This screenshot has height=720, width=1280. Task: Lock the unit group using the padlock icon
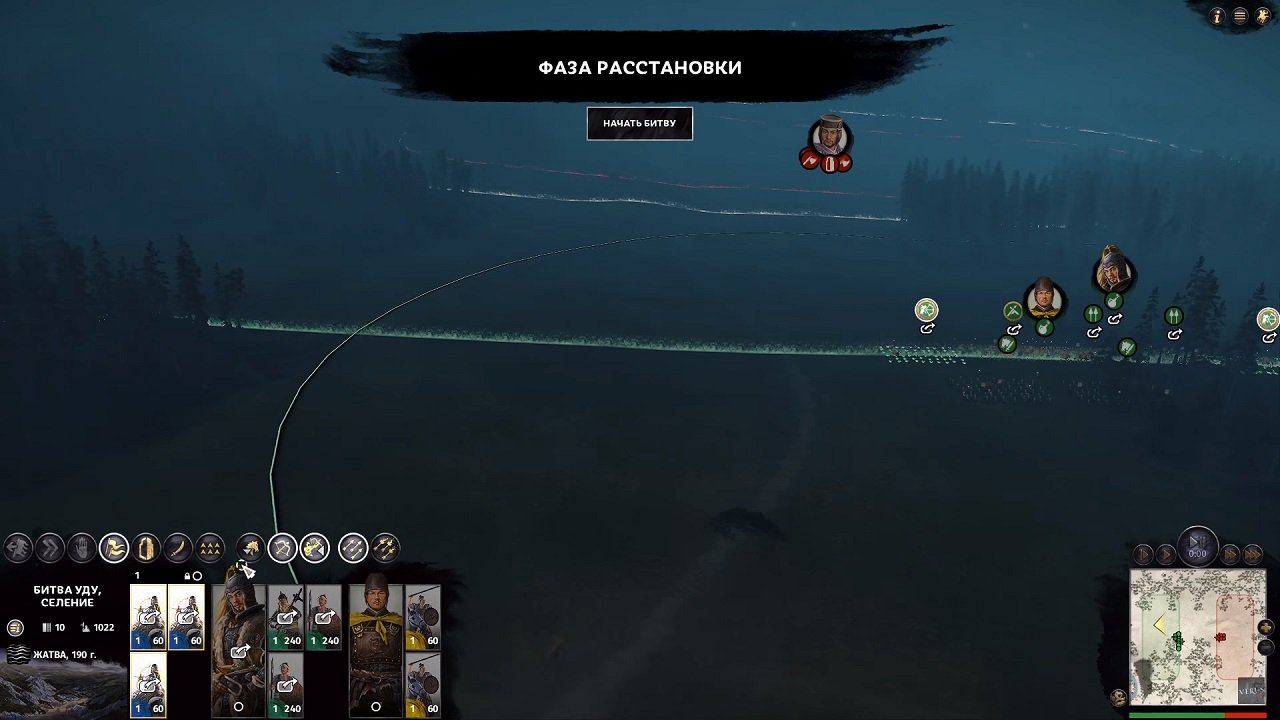pyautogui.click(x=188, y=576)
